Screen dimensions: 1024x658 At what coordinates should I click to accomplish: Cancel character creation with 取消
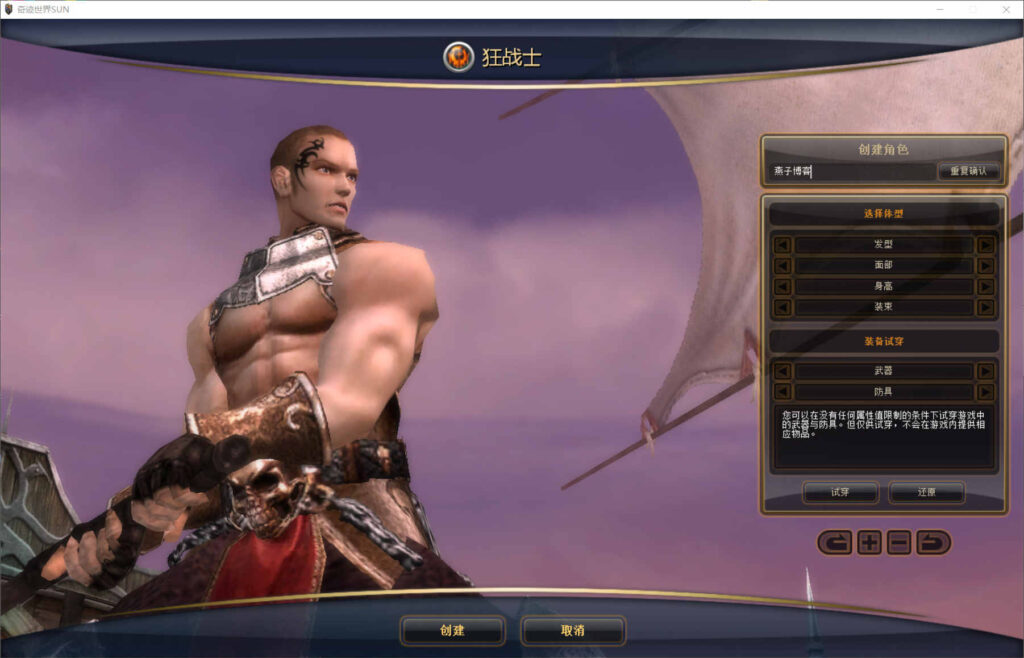(x=573, y=631)
